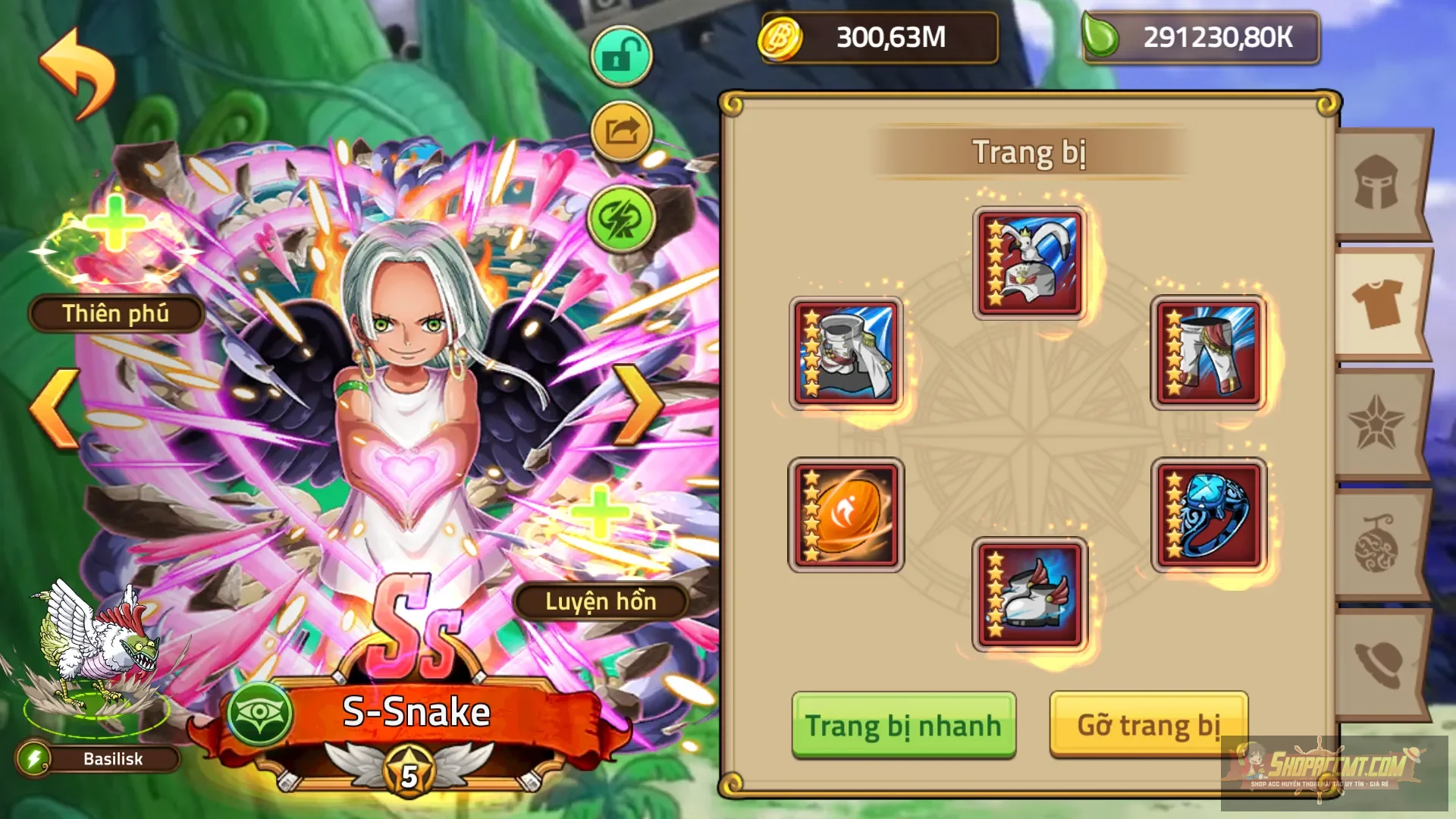Image resolution: width=1456 pixels, height=819 pixels.
Task: Tap the gold coin currency icon
Action: [x=783, y=39]
